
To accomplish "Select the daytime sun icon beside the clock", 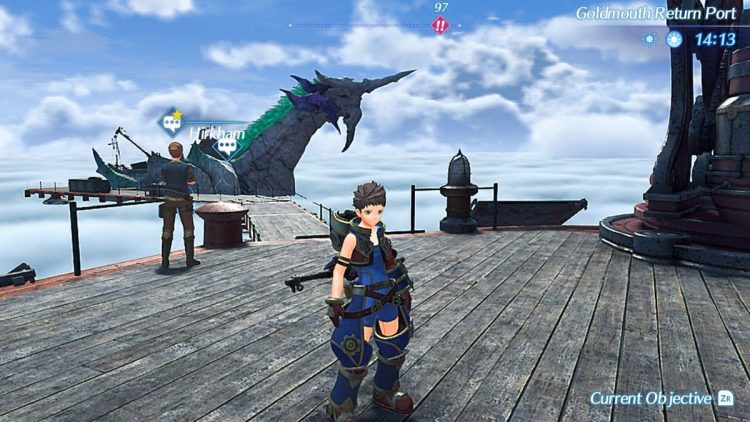I will 674,39.
